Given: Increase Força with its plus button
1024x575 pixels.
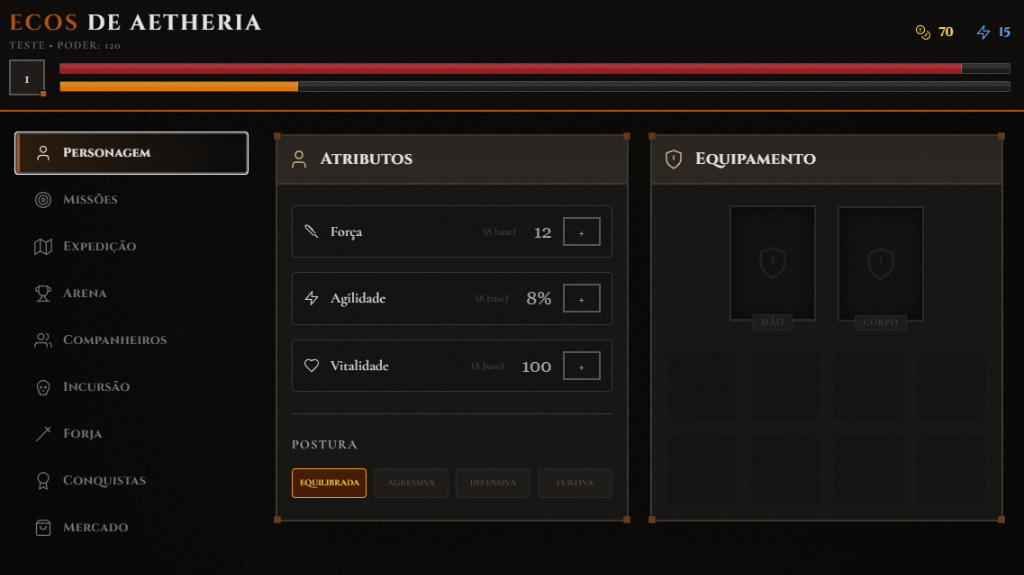Looking at the screenshot, I should (x=581, y=232).
